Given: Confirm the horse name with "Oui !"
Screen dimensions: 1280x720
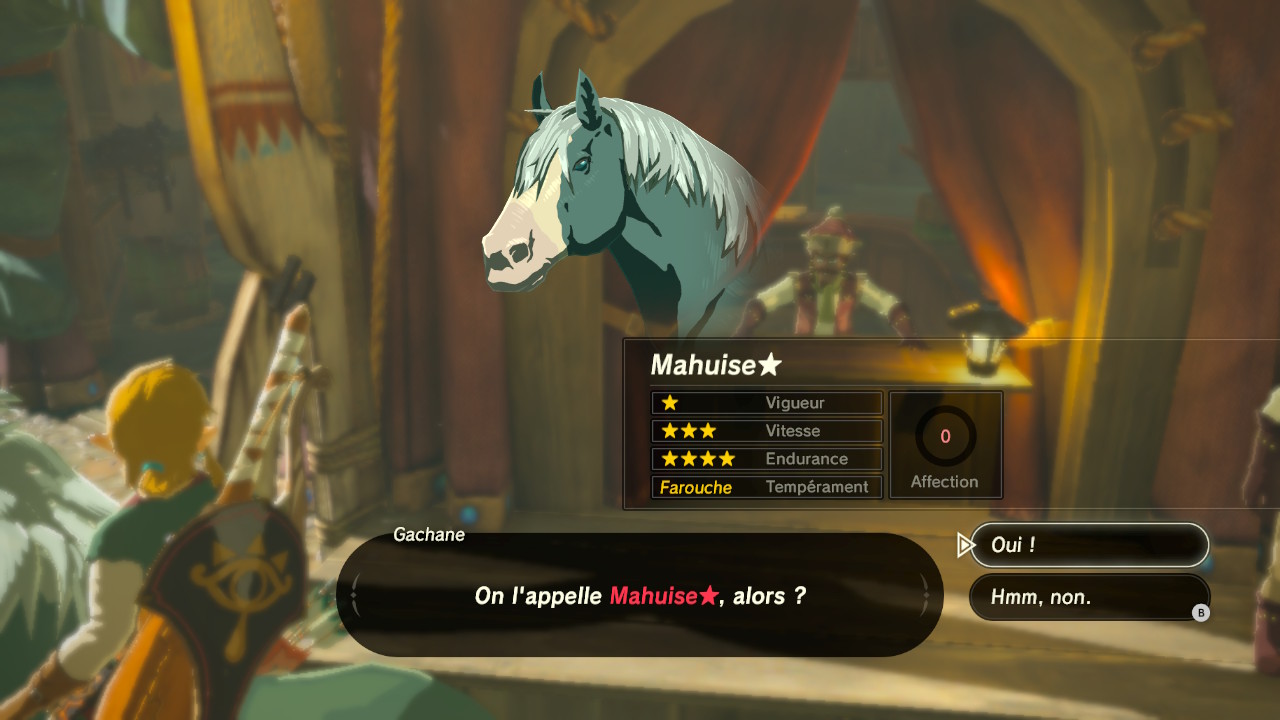Looking at the screenshot, I should (1089, 545).
